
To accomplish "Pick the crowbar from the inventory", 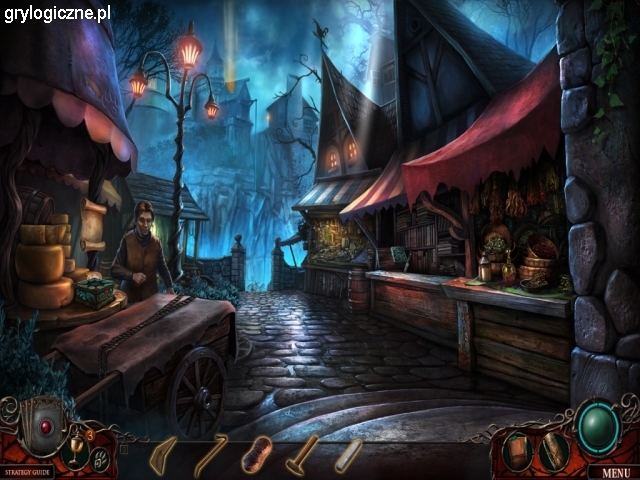I will click(209, 454).
